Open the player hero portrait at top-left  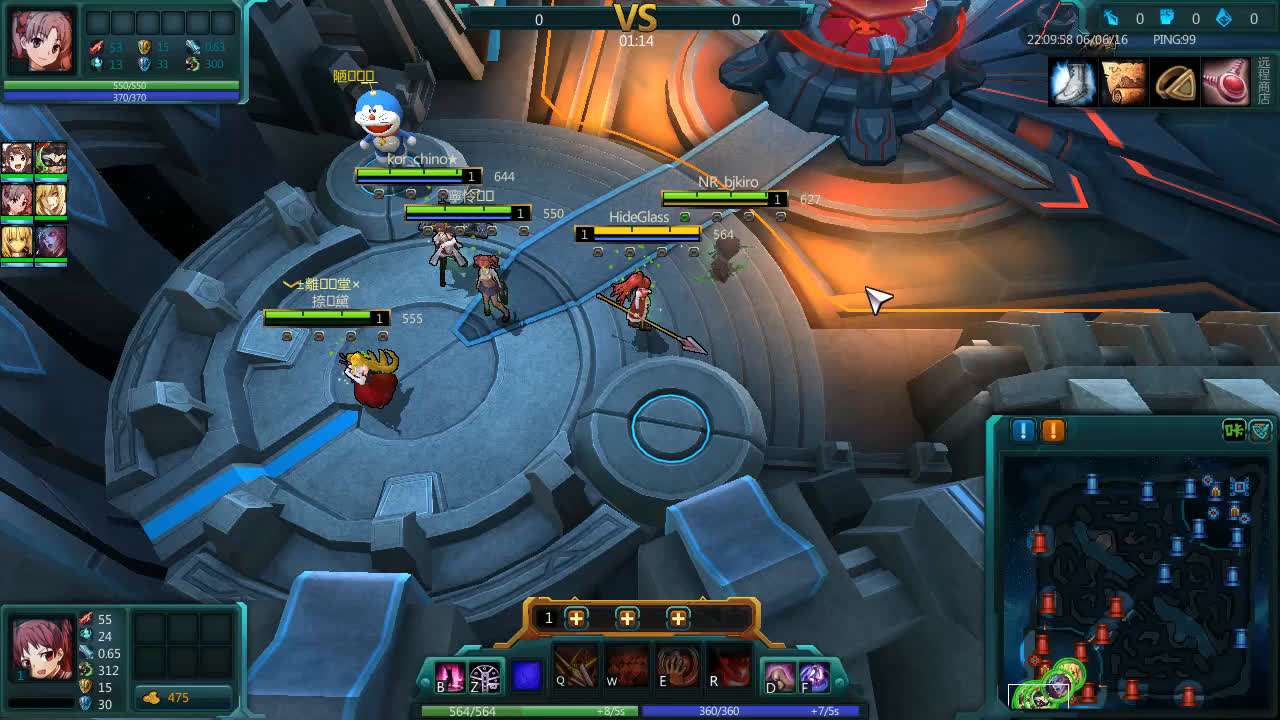42,42
